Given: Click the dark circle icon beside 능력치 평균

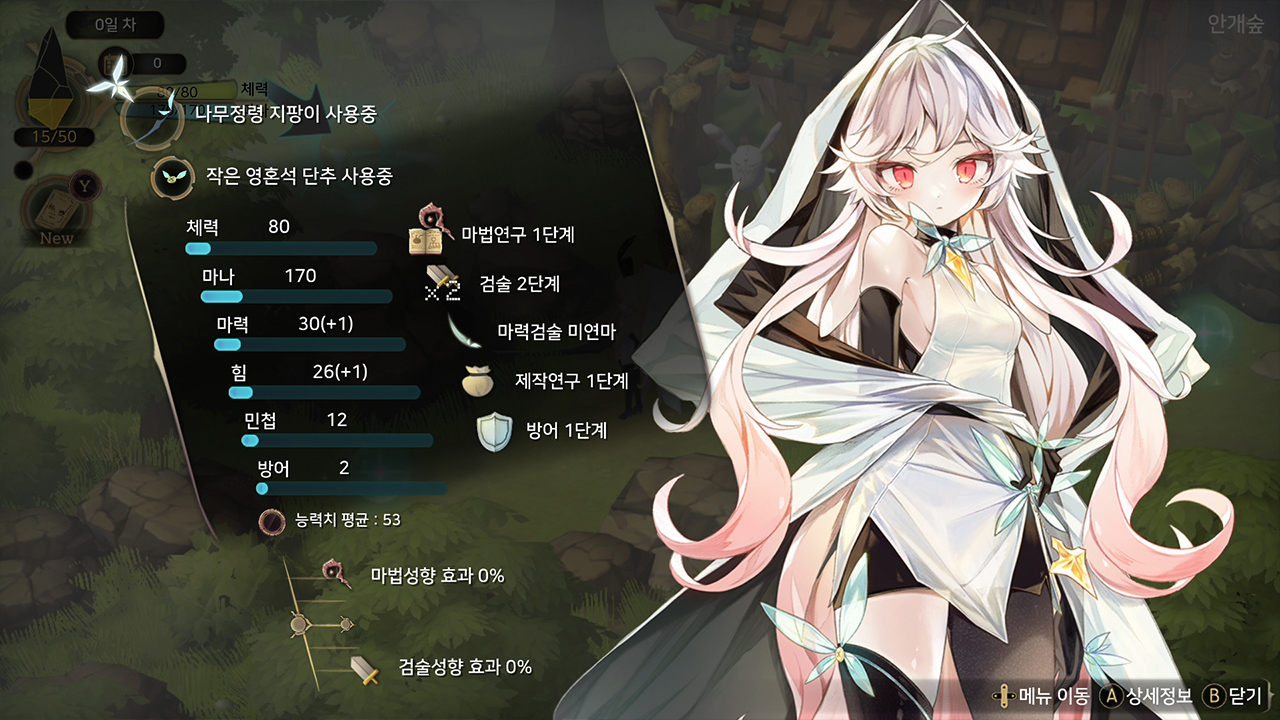Looking at the screenshot, I should click(269, 519).
